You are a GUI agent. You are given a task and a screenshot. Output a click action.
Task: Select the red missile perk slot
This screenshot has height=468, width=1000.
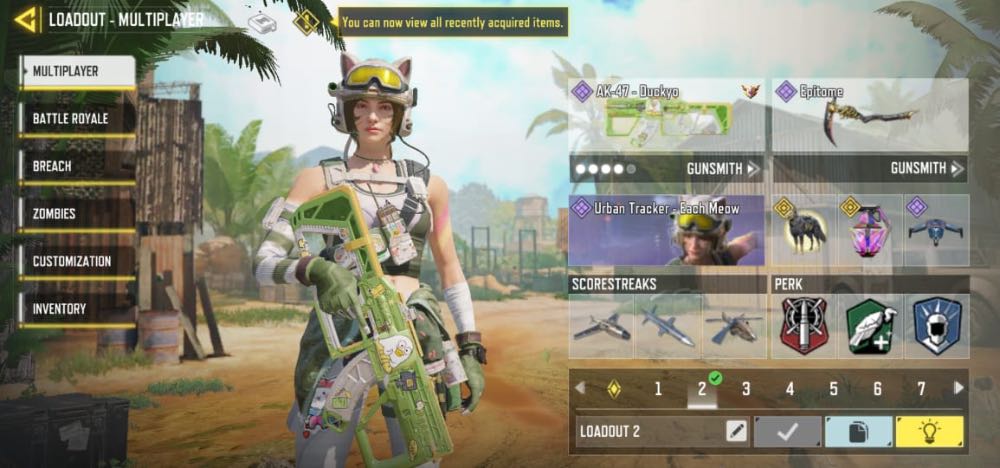804,326
